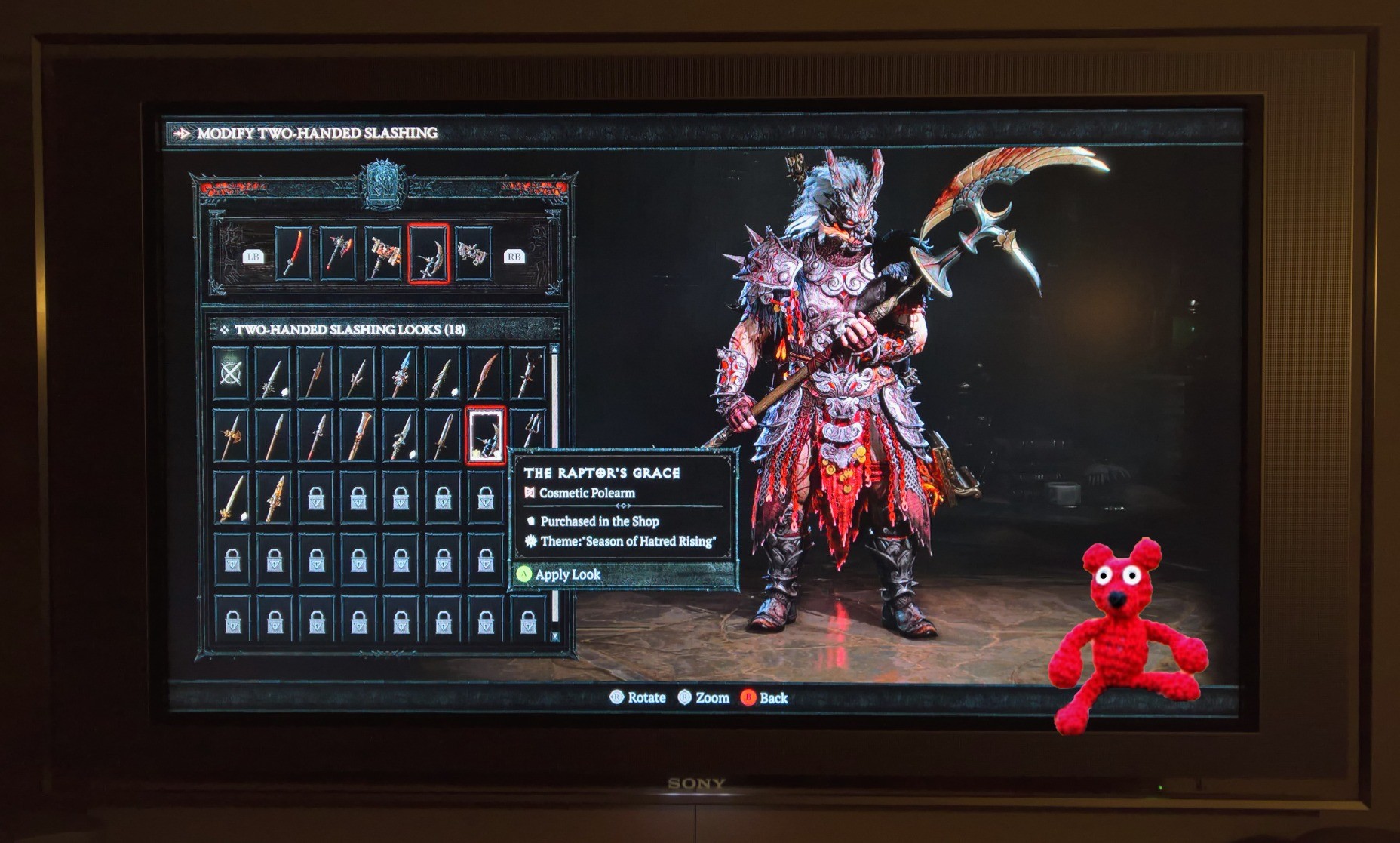The height and width of the screenshot is (843, 1400).
Task: Choose the crossed-out no-look tile
Action: click(231, 373)
